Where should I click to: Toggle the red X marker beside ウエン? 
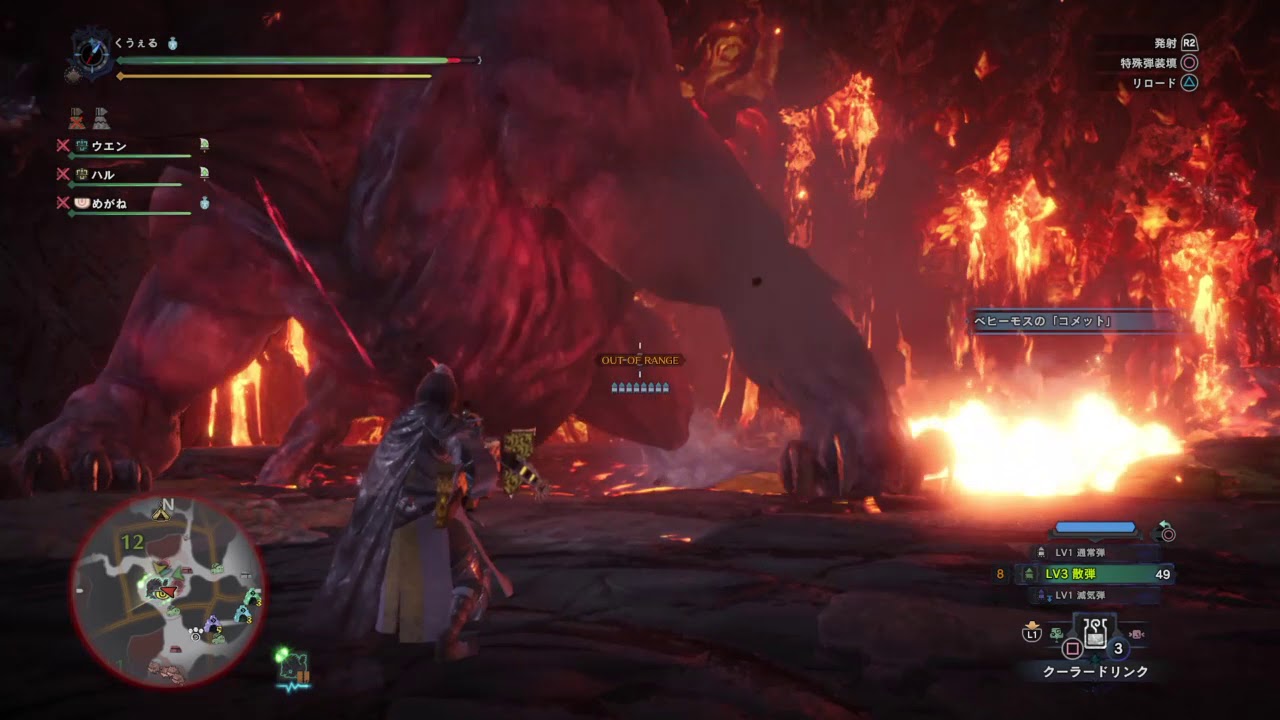(62, 145)
